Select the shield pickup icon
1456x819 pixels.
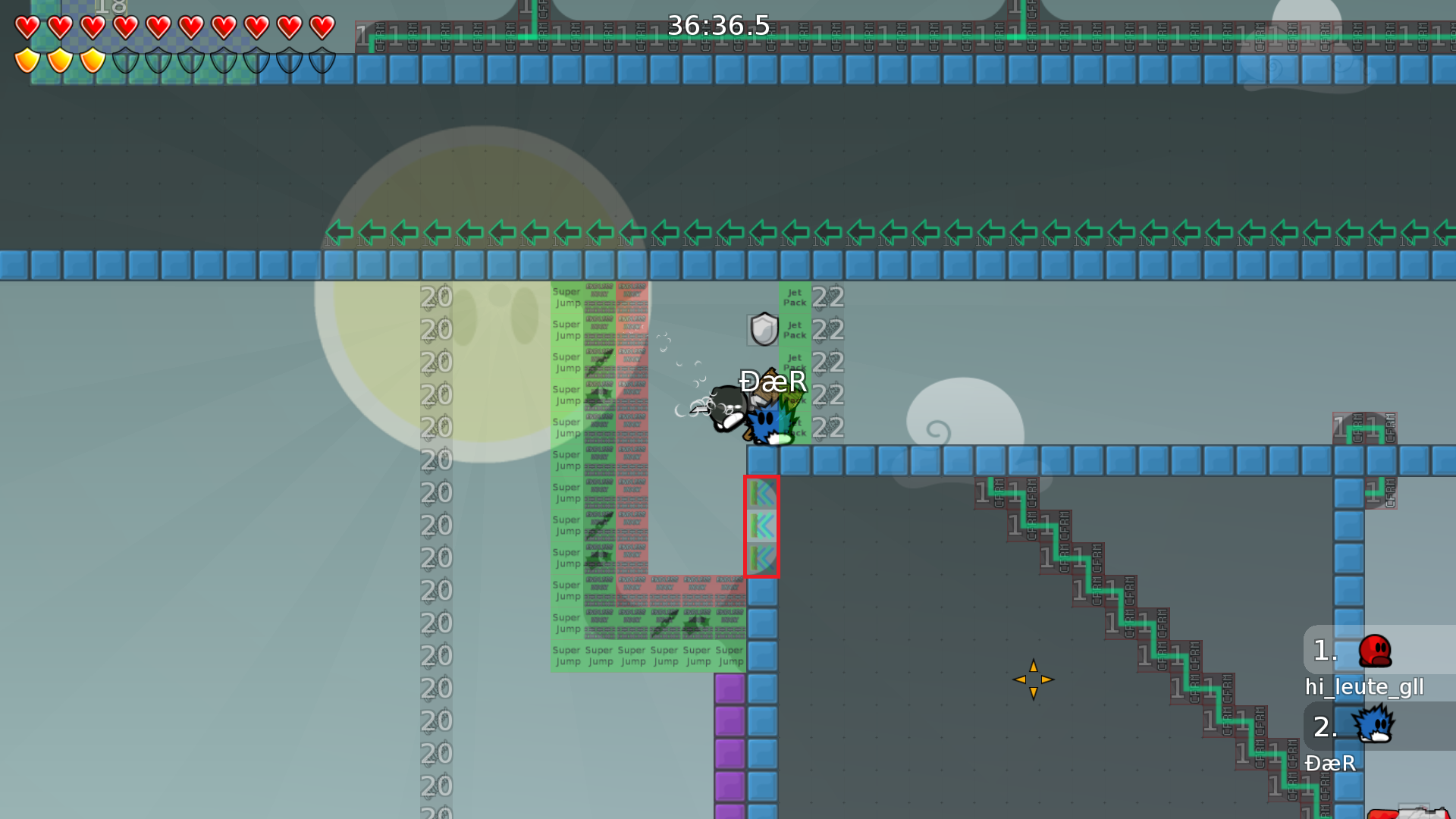[762, 329]
